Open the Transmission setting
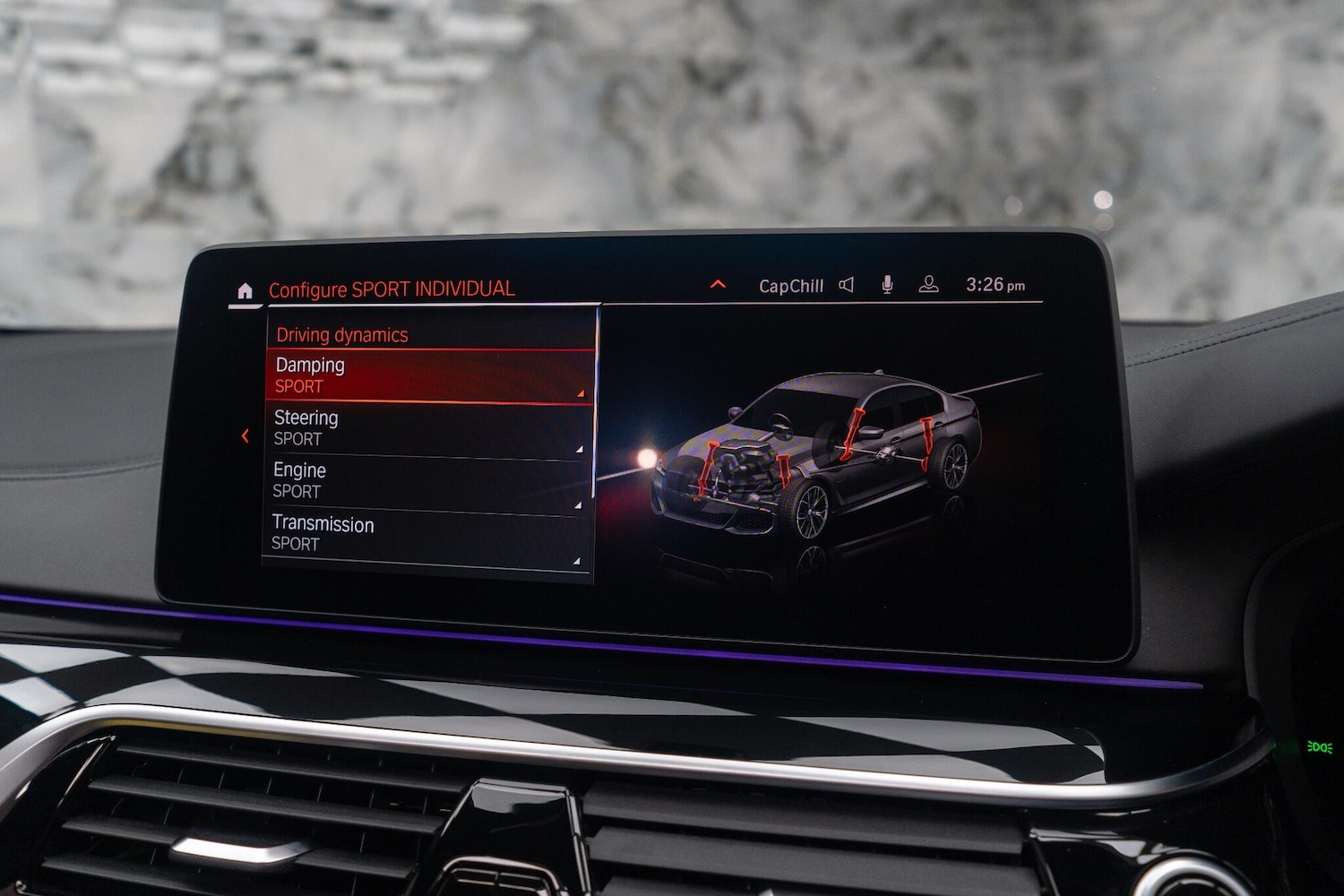 426,534
